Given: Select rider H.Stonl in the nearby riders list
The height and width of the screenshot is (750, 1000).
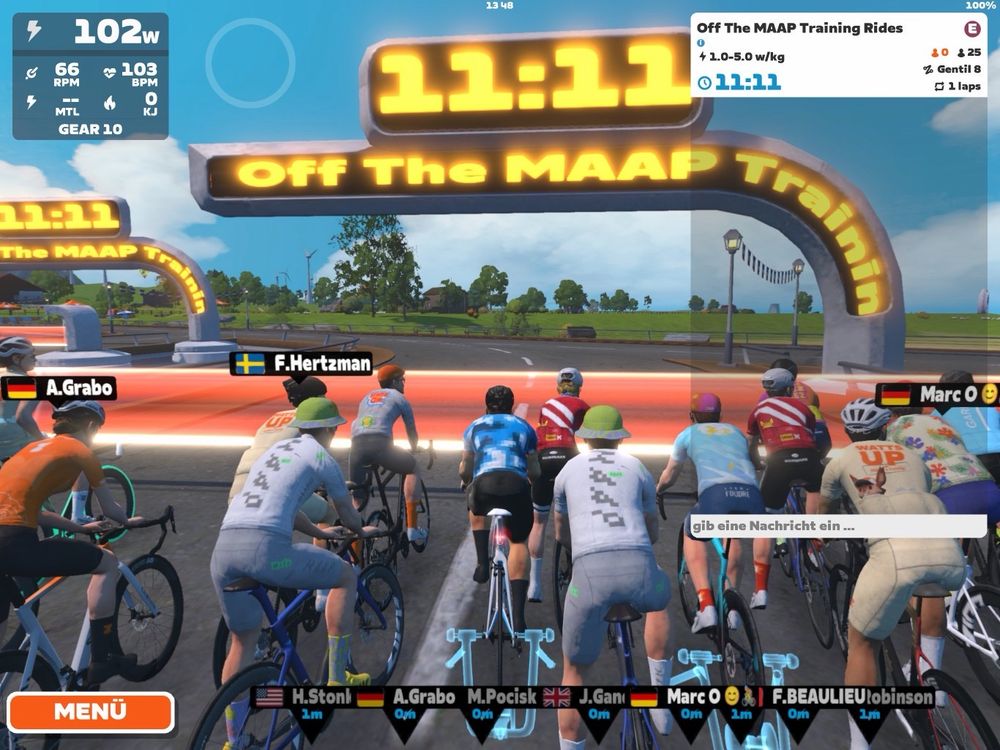Looking at the screenshot, I should pyautogui.click(x=312, y=698).
